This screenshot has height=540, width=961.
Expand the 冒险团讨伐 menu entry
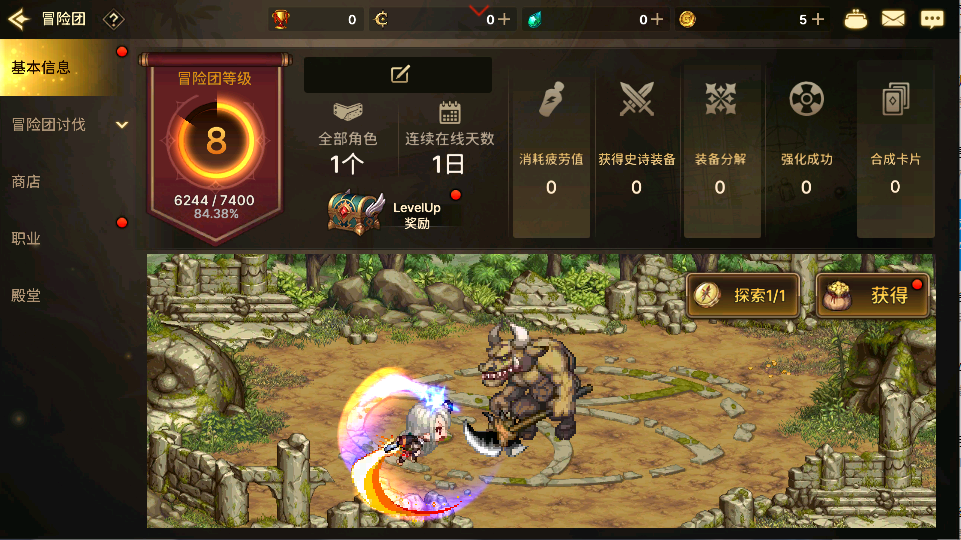point(66,125)
